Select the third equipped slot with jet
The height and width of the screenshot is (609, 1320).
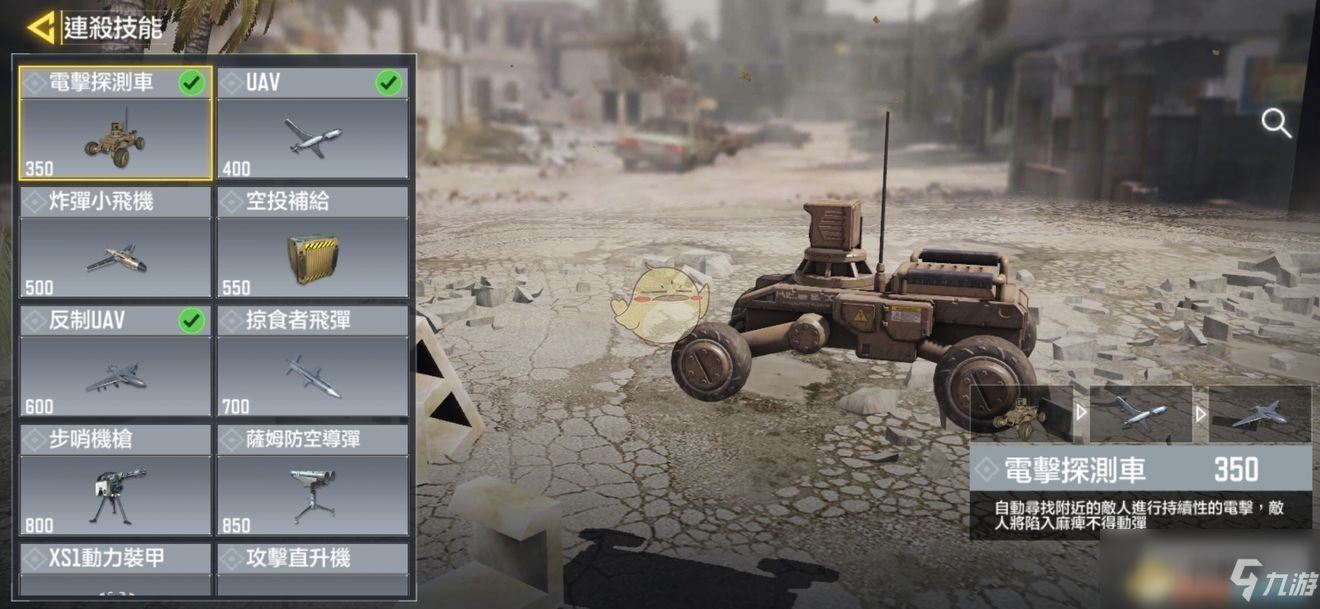[1259, 414]
